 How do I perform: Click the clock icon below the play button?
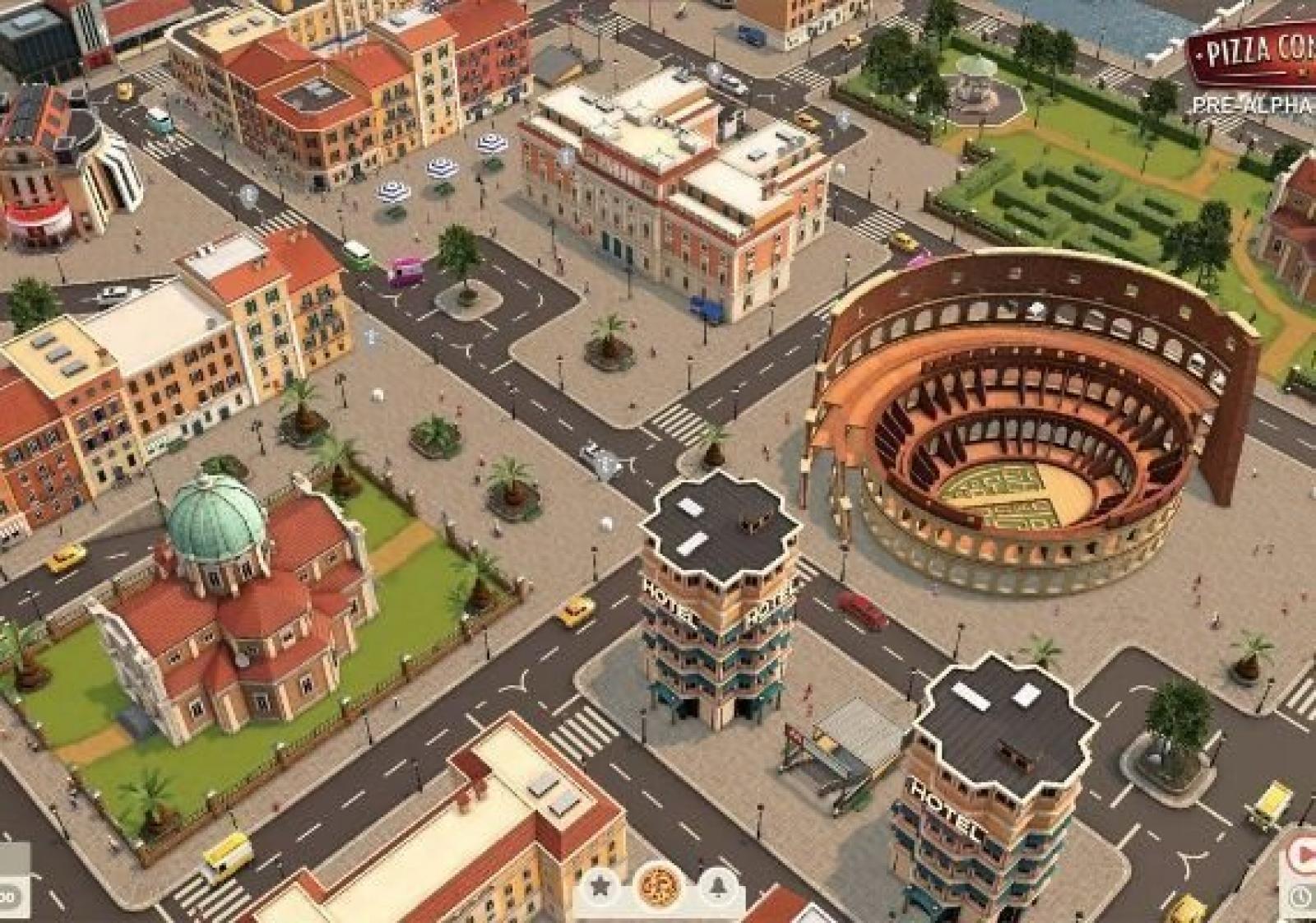point(1303,897)
